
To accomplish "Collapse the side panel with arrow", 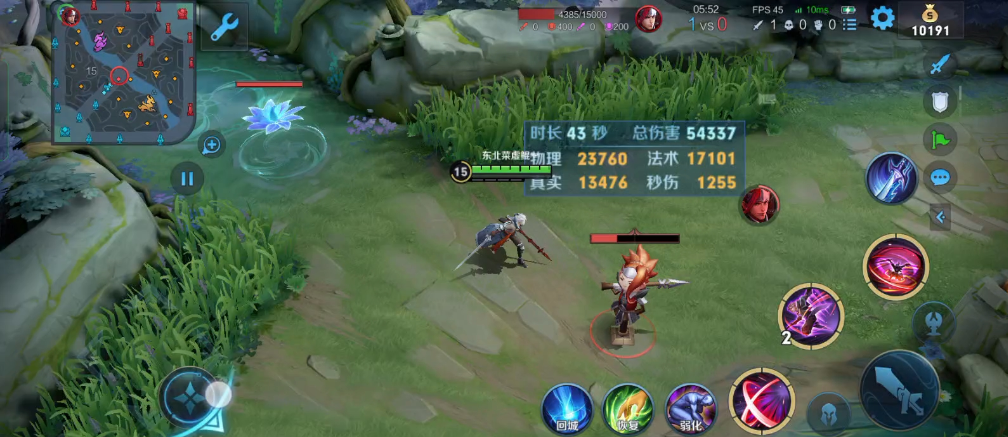I will 941,217.
